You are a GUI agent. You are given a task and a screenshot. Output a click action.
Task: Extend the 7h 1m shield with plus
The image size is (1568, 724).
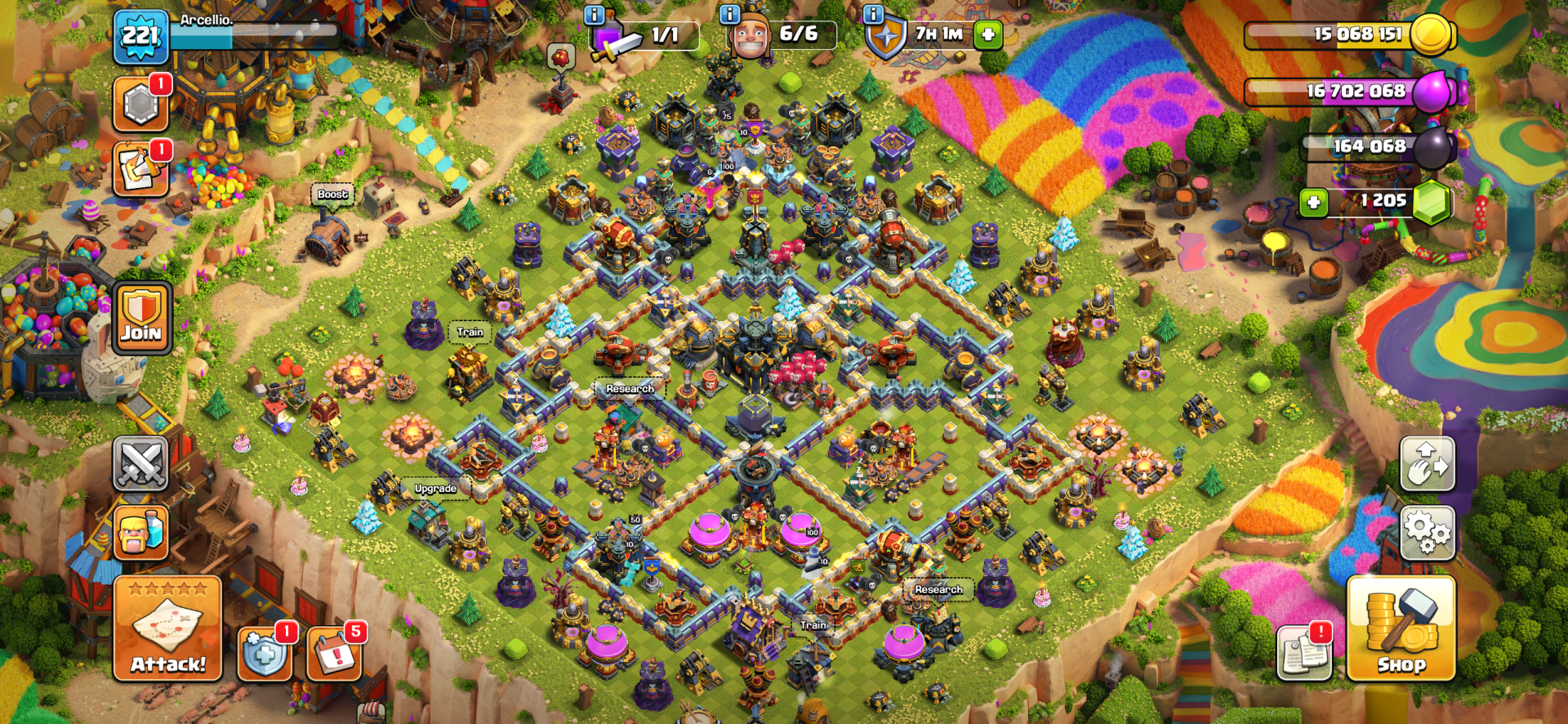tap(987, 33)
